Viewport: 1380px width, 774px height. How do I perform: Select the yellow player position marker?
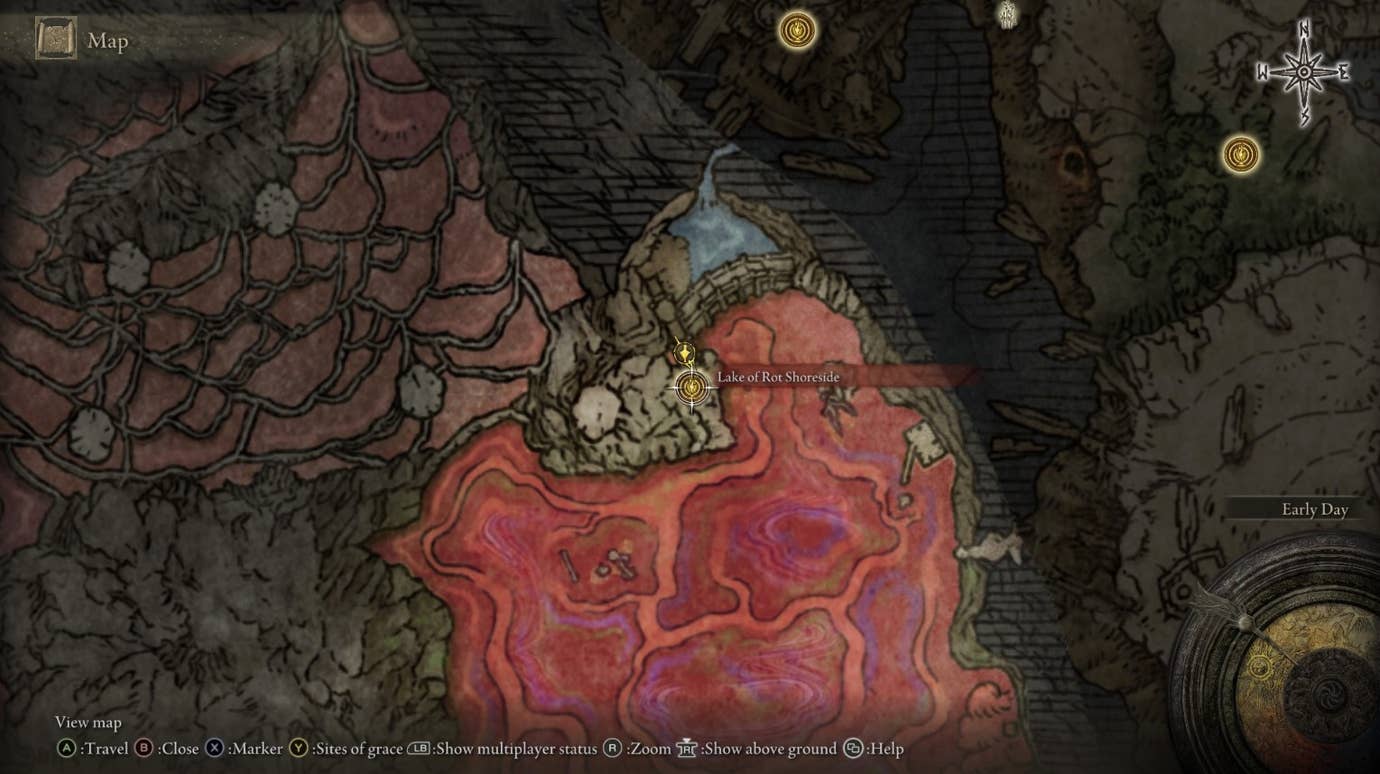(x=683, y=352)
